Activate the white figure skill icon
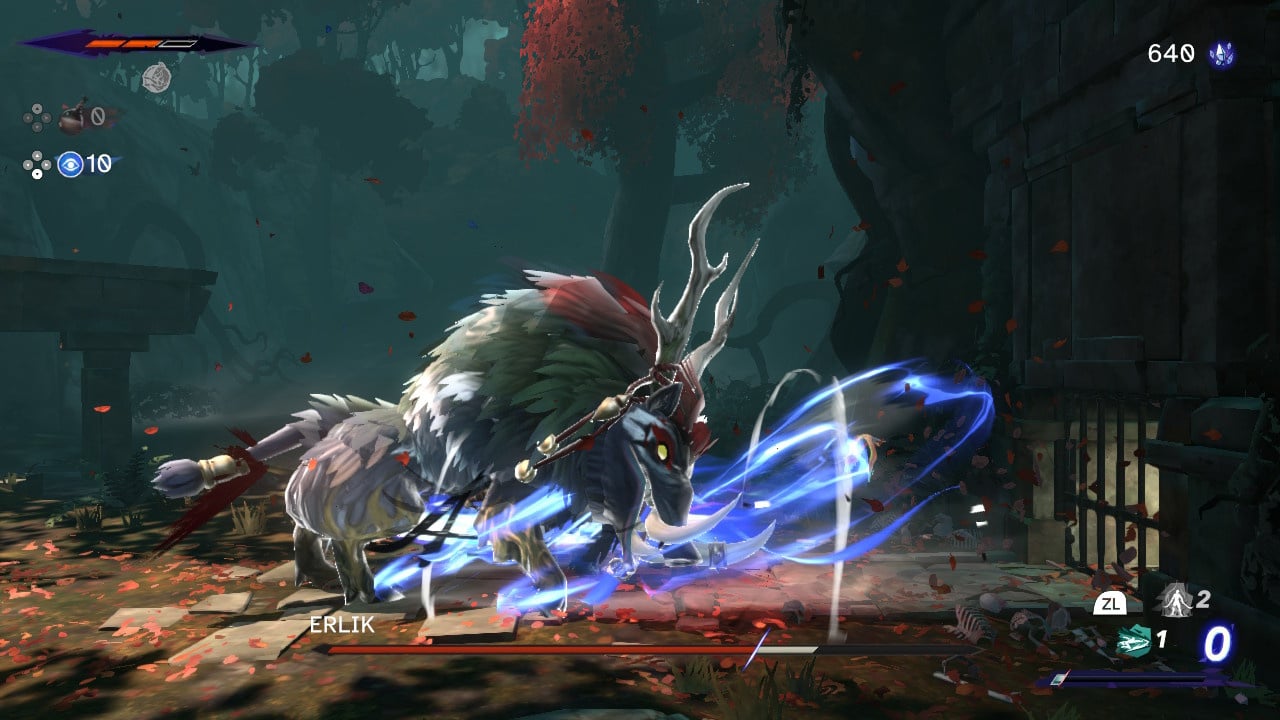1280x720 pixels. [1173, 601]
